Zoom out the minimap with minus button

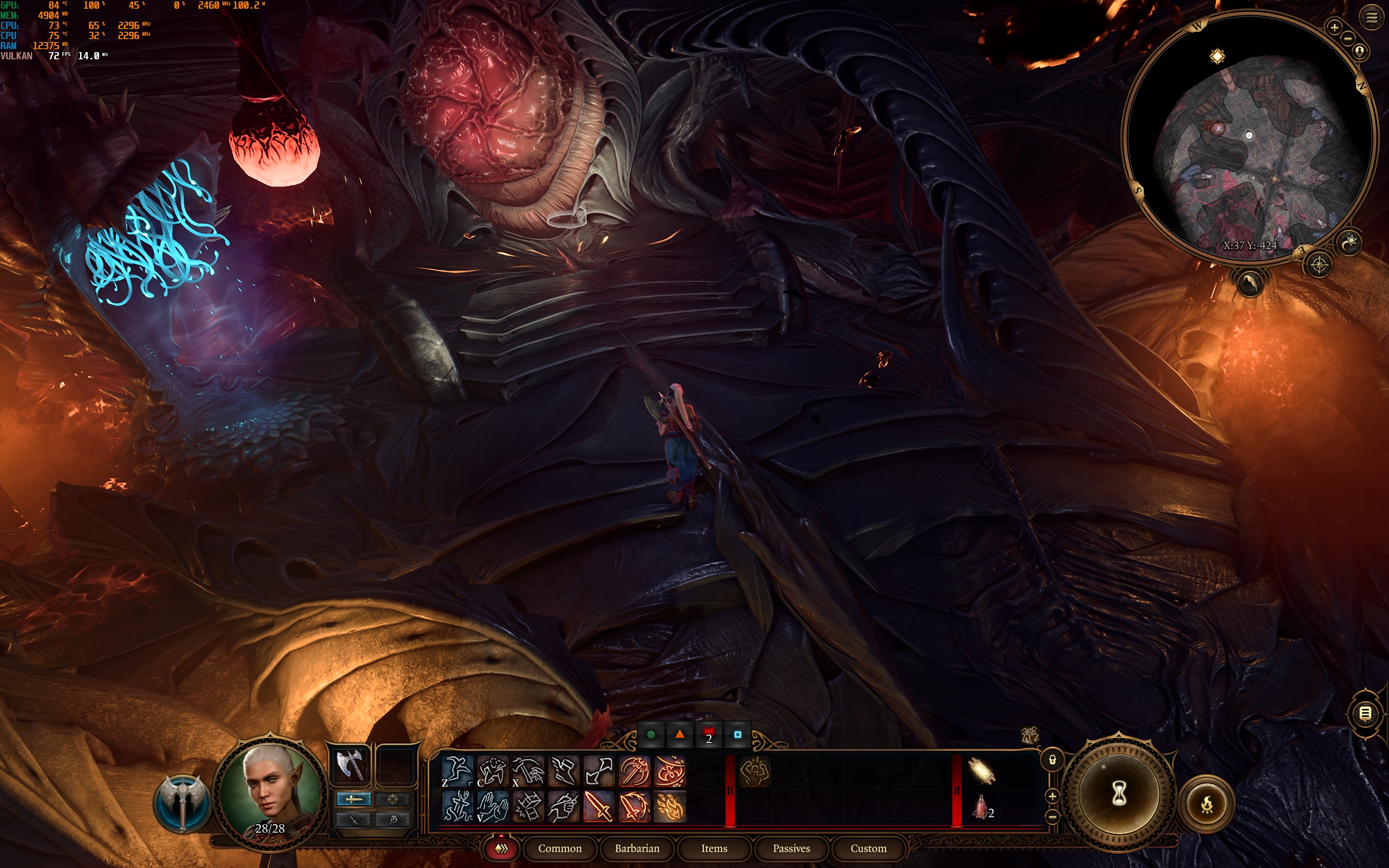(1348, 39)
